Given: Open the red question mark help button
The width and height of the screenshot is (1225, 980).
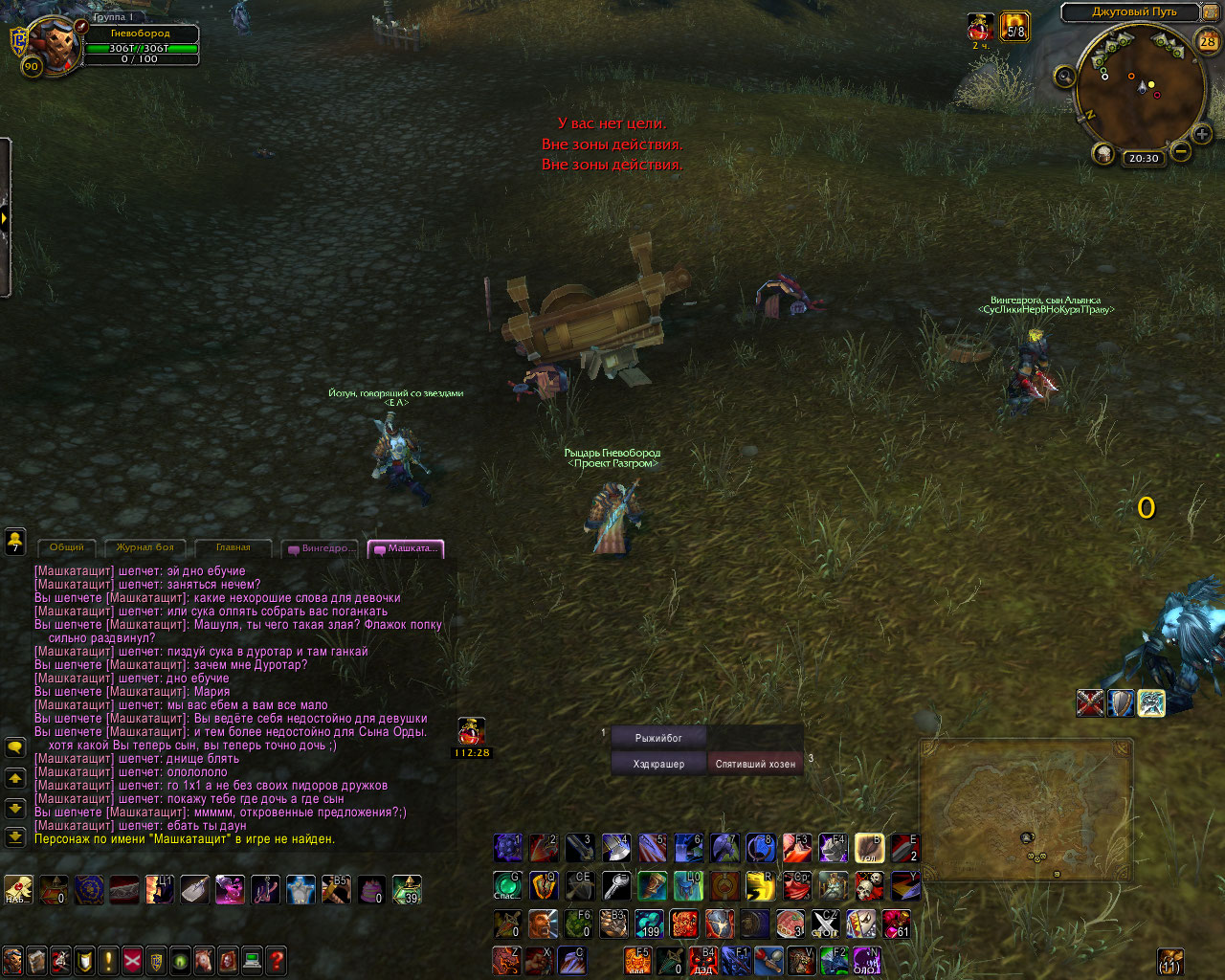Looking at the screenshot, I should tap(276, 960).
